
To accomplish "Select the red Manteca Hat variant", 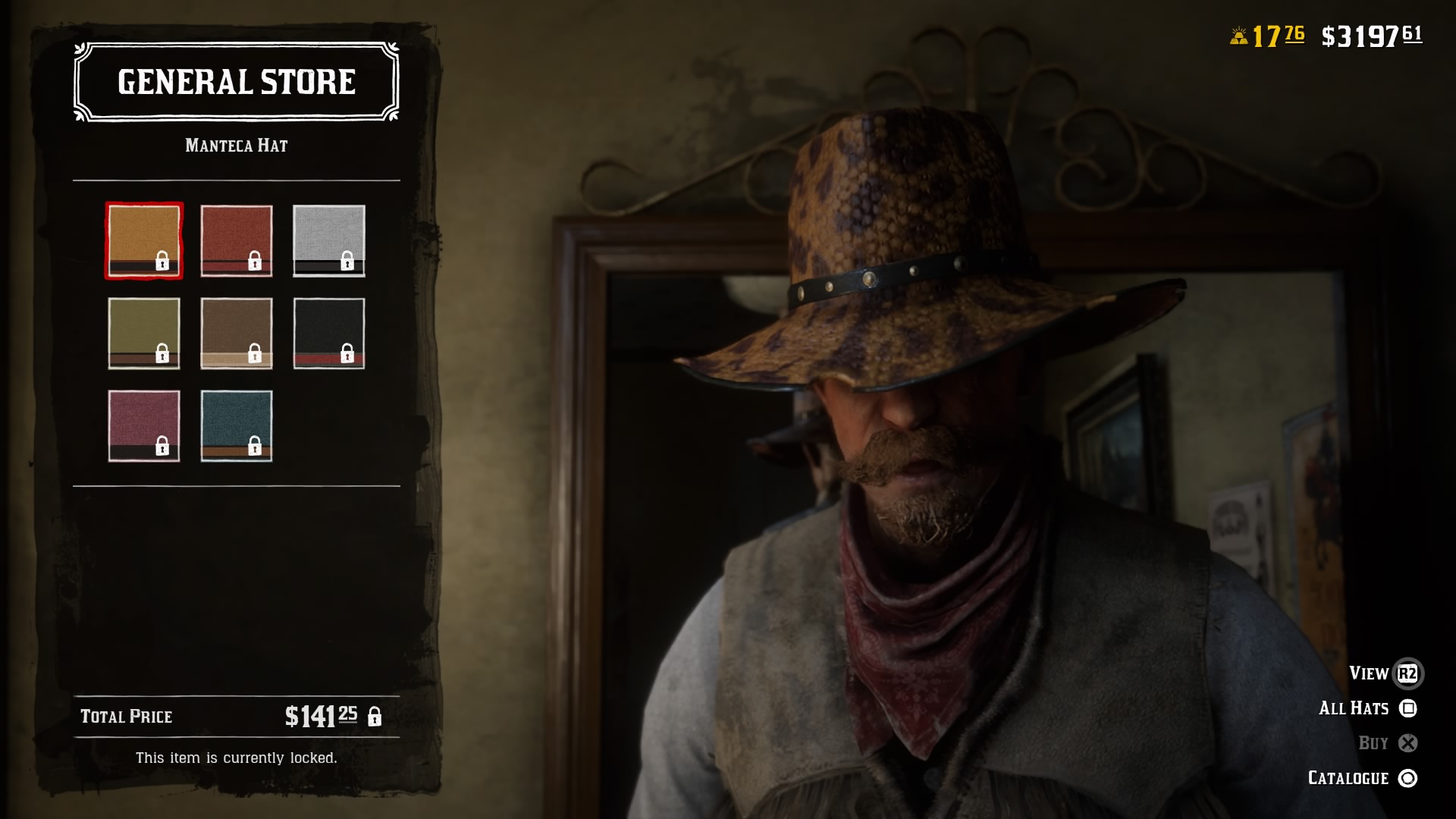I will click(x=236, y=240).
